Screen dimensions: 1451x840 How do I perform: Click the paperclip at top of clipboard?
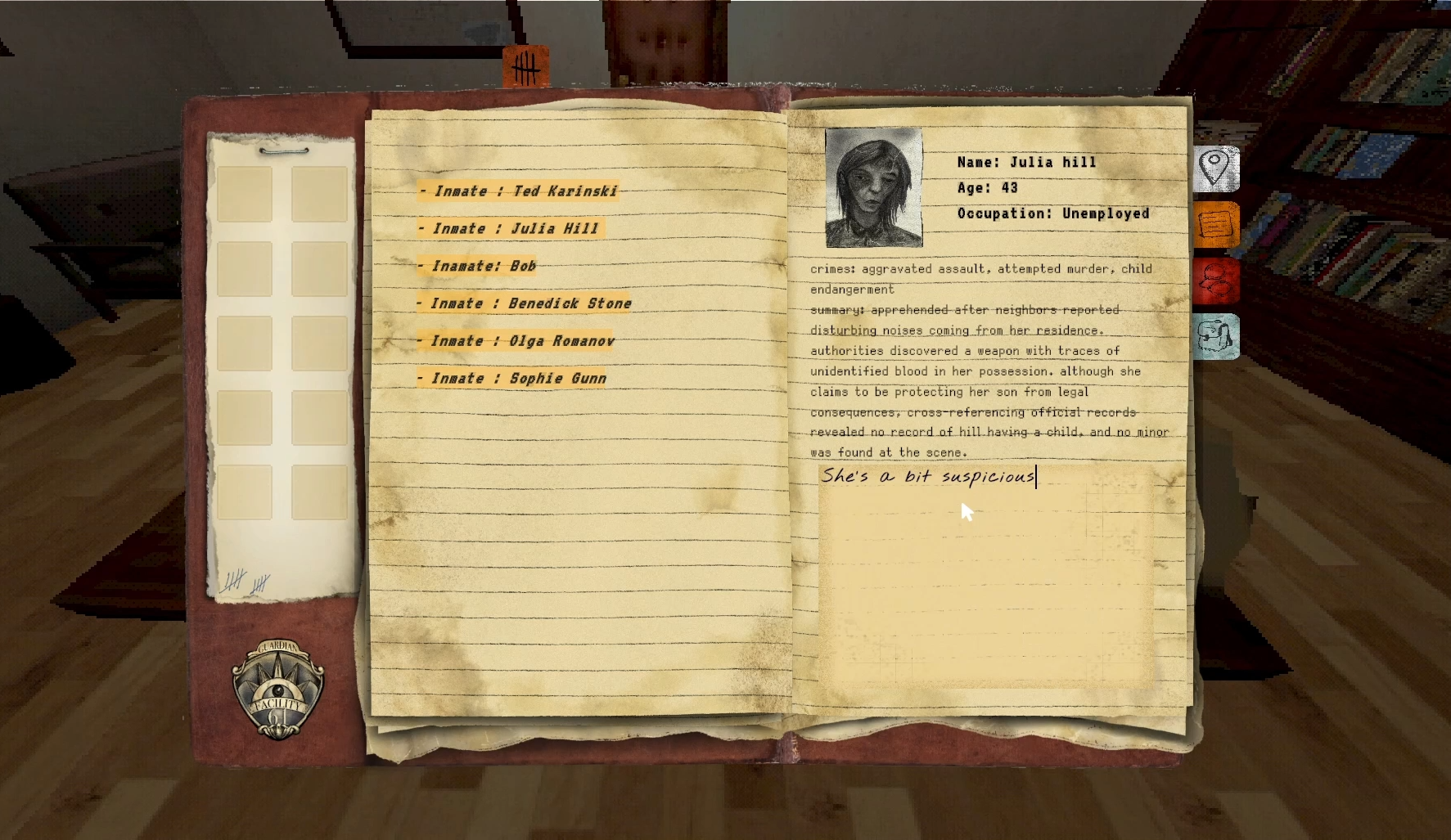(x=282, y=151)
